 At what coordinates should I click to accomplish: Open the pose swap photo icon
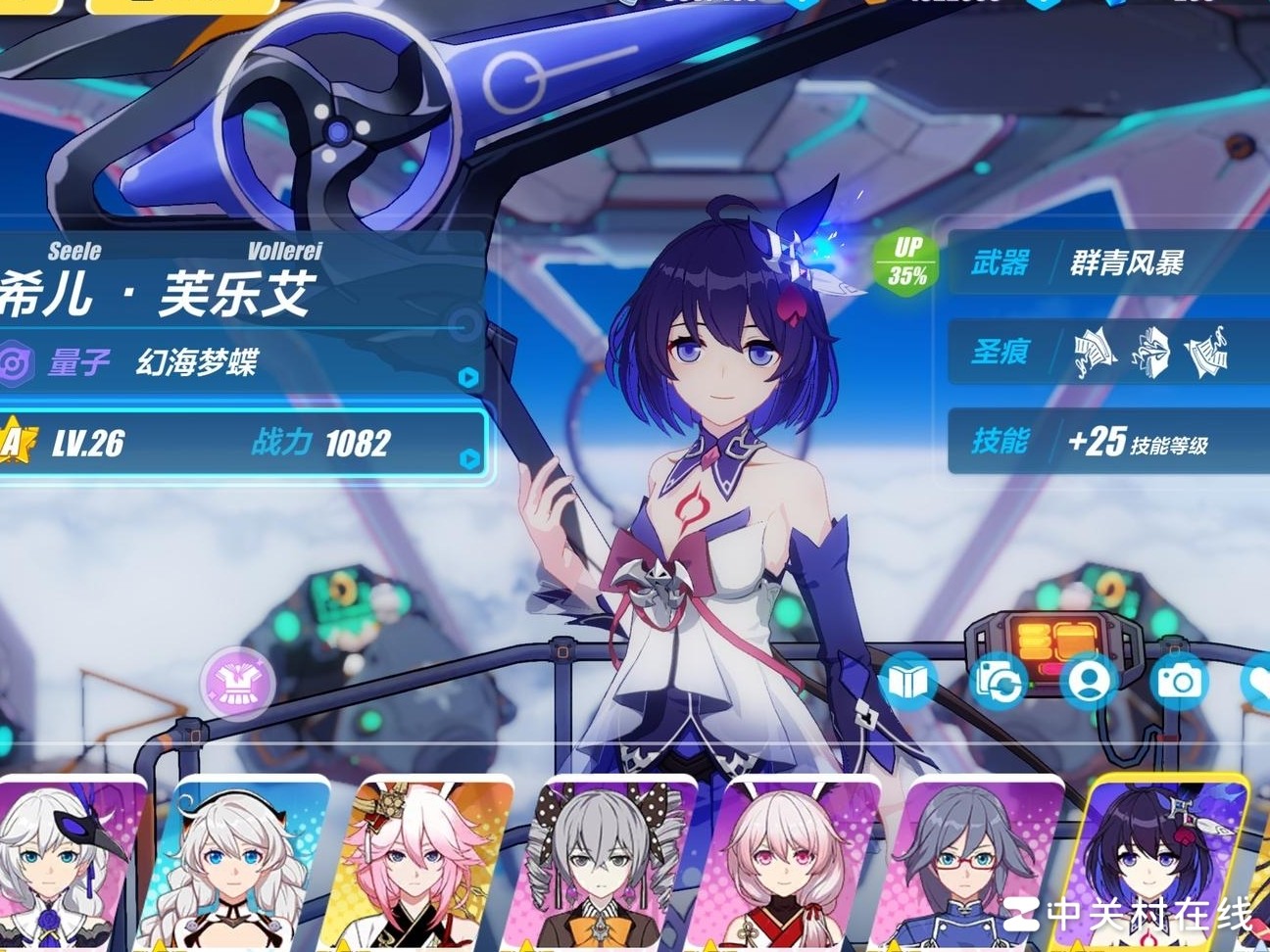pos(1000,680)
